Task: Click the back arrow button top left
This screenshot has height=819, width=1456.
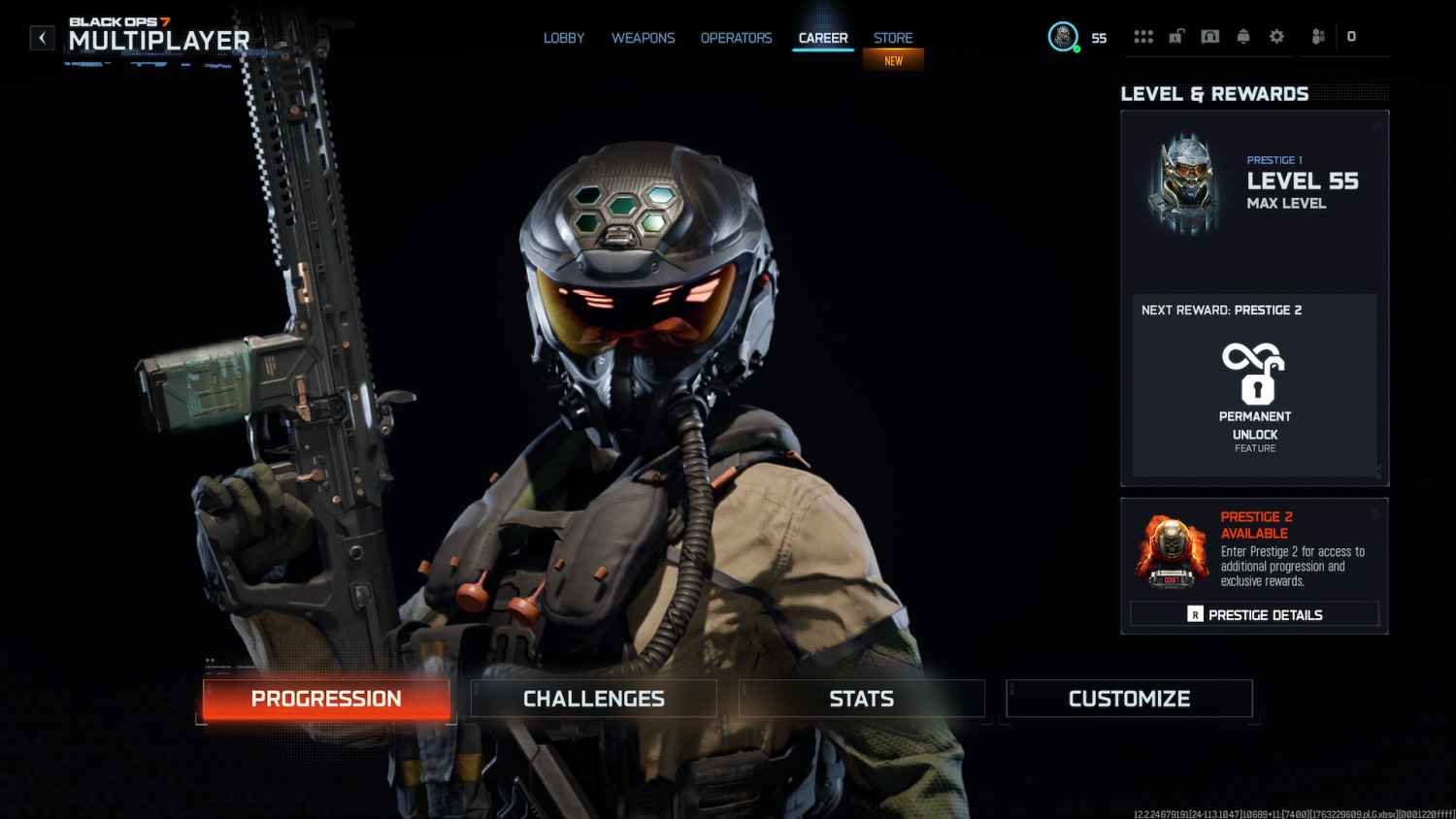Action: pos(41,36)
